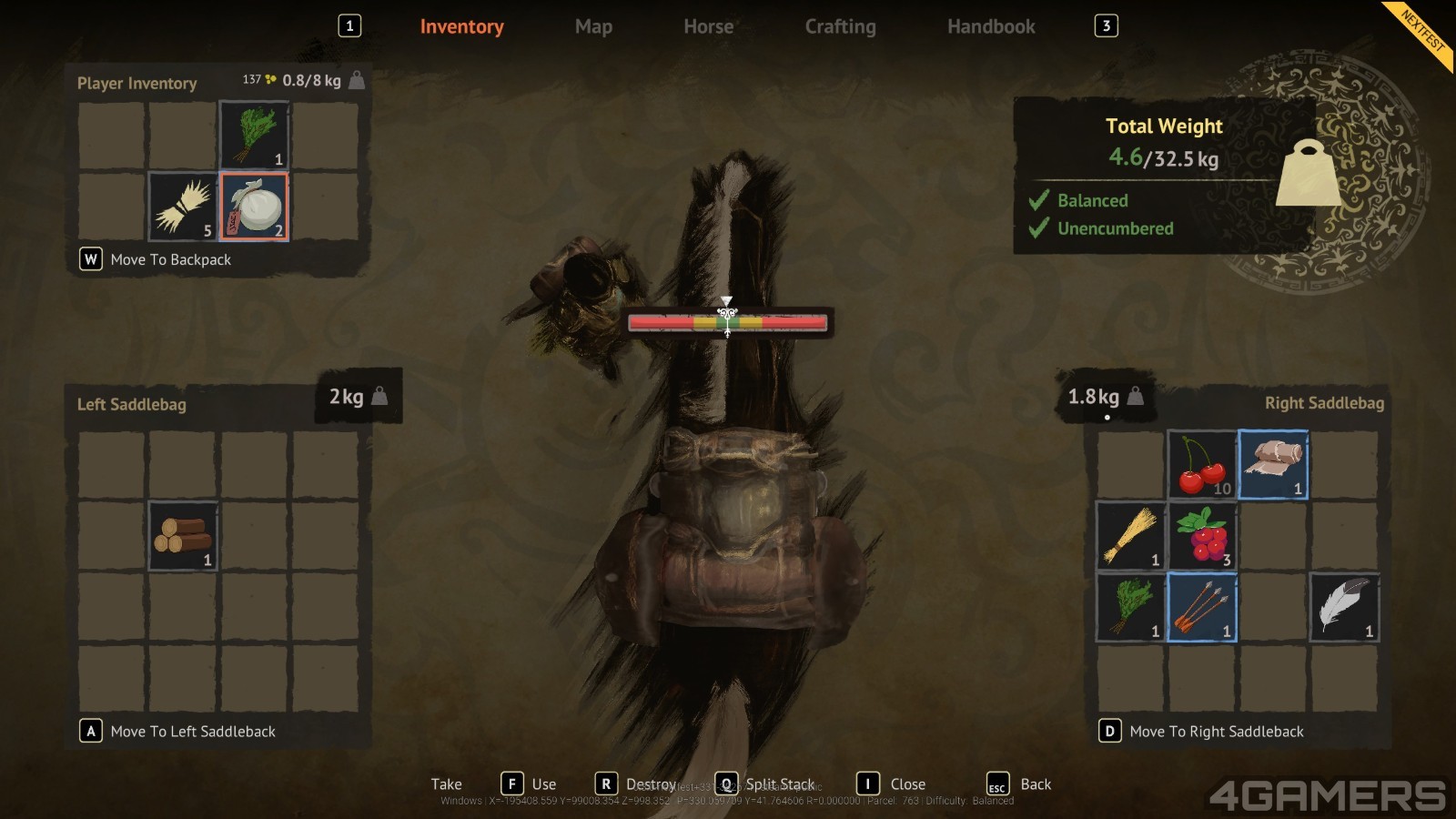The height and width of the screenshot is (819, 1456).
Task: Switch to the Inventory tab
Action: pos(461,27)
